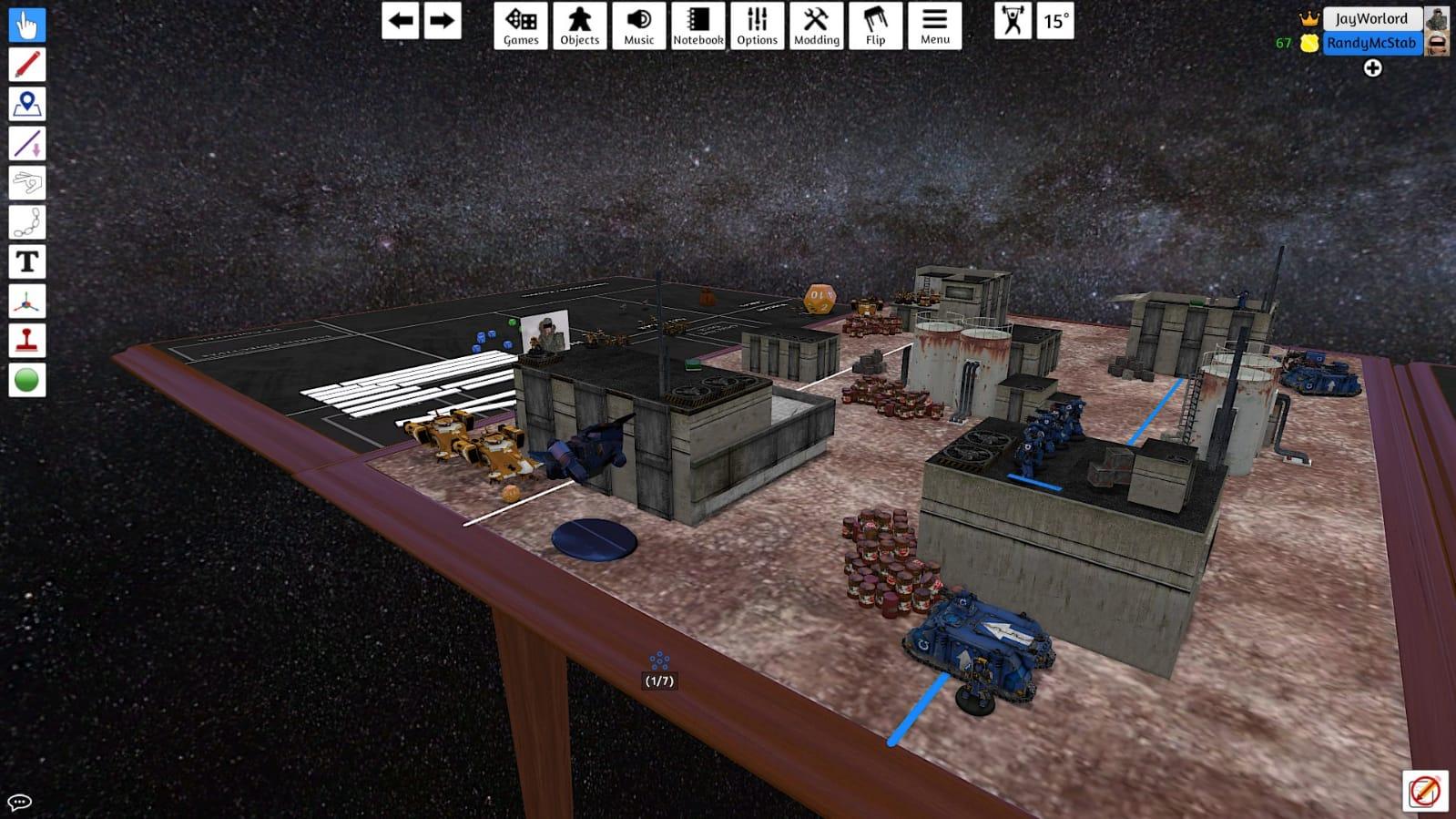Click the 15° rotation snap control

coord(1054,25)
